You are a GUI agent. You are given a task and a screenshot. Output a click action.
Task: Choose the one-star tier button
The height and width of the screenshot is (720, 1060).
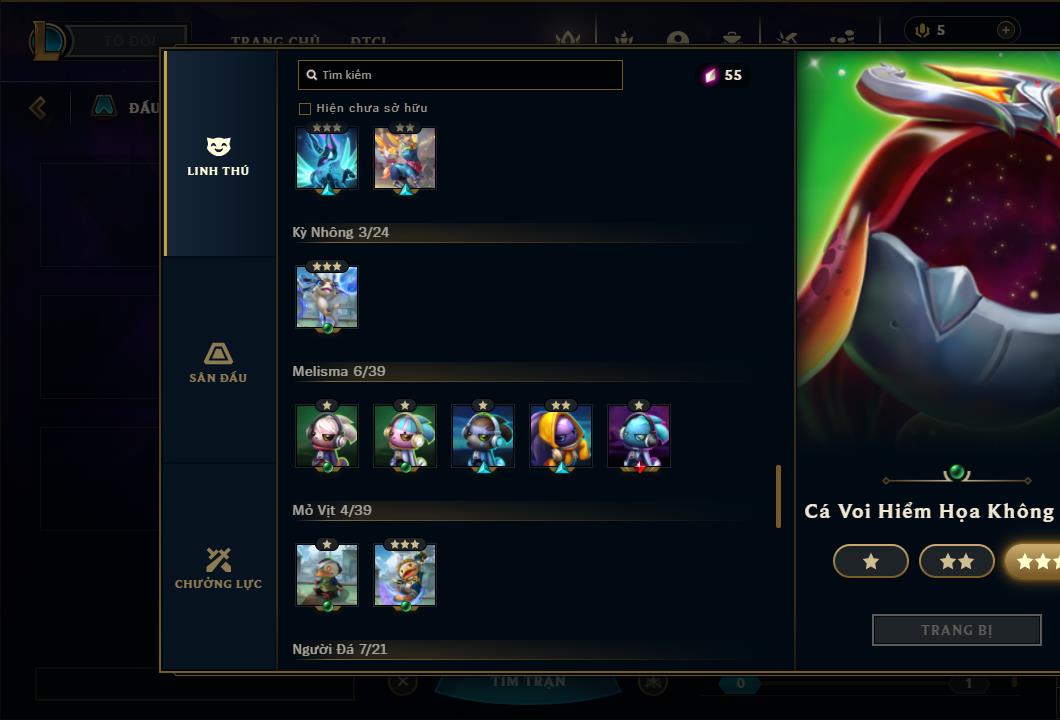pyautogui.click(x=871, y=562)
